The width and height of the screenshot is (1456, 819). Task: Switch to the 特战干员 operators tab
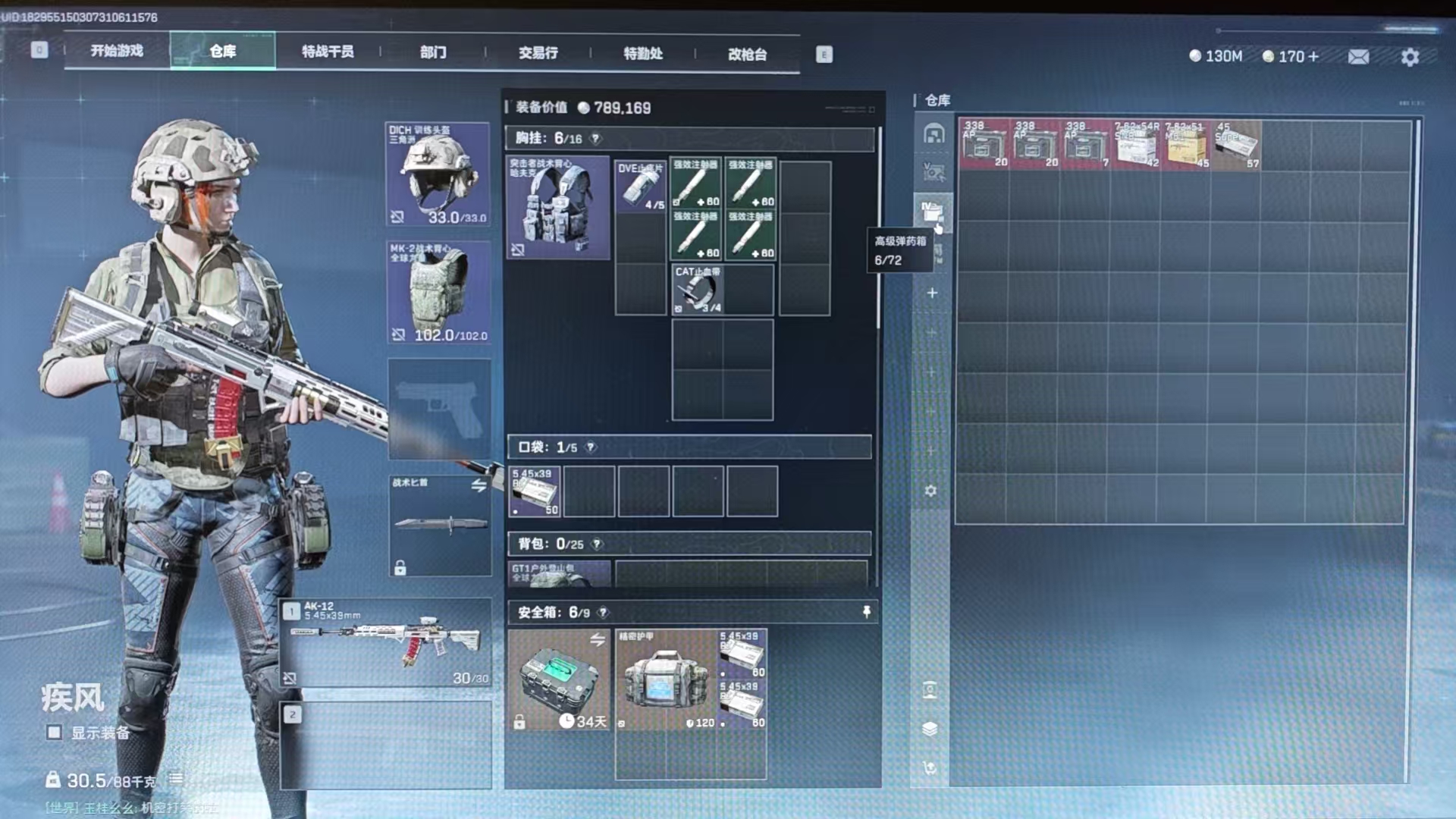328,52
